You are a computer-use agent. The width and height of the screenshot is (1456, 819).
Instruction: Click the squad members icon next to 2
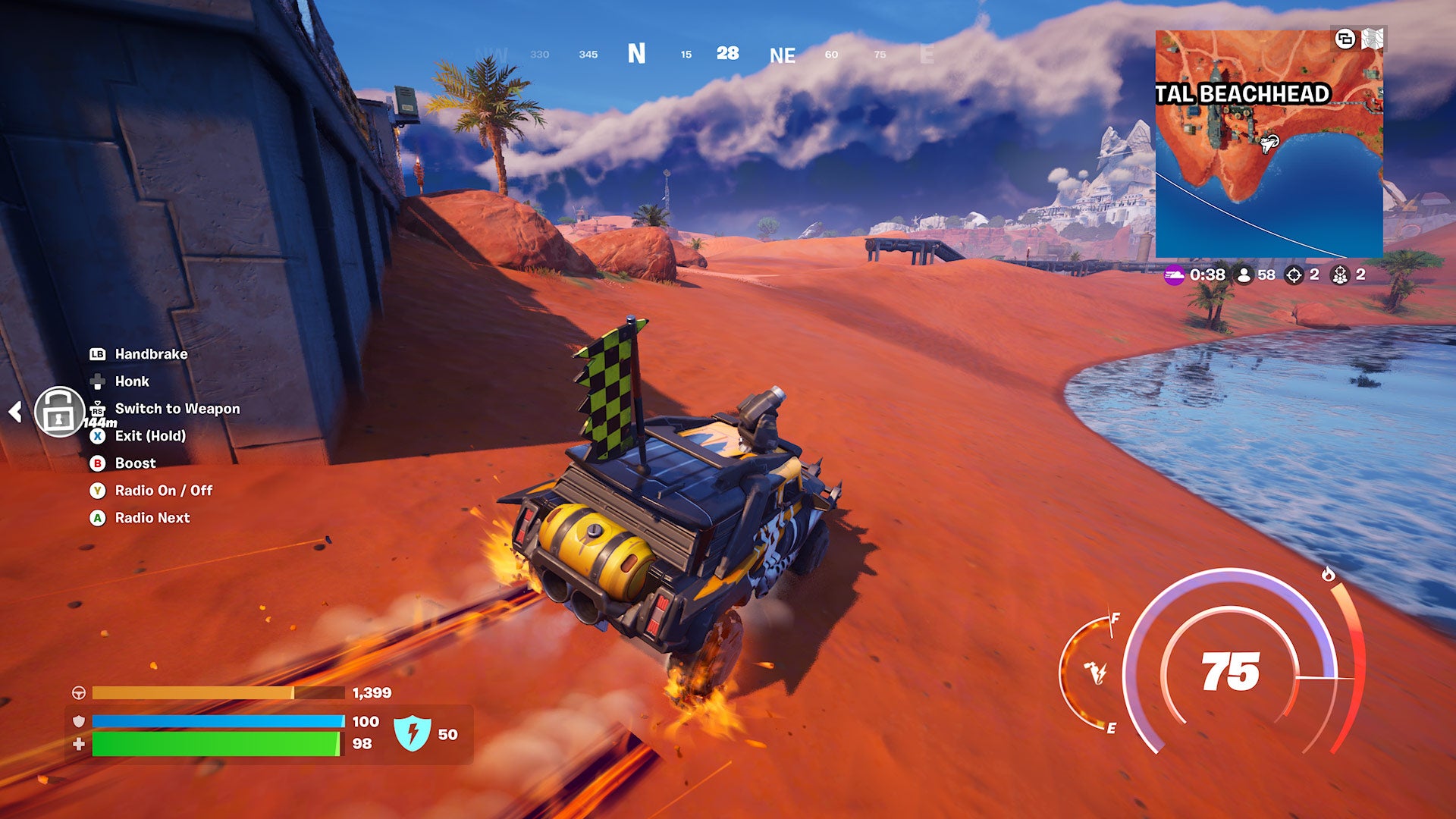[1341, 276]
